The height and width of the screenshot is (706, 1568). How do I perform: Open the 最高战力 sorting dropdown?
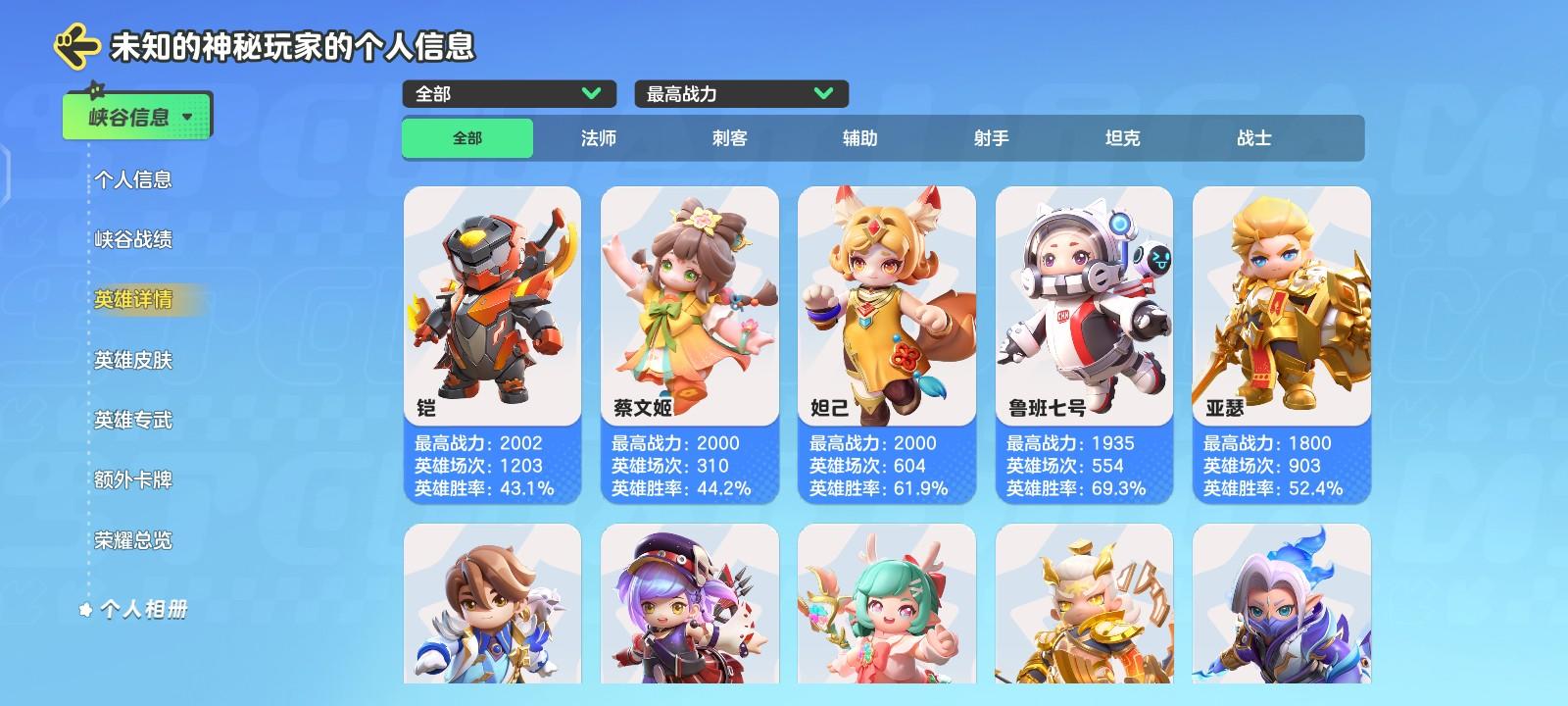pyautogui.click(x=741, y=94)
